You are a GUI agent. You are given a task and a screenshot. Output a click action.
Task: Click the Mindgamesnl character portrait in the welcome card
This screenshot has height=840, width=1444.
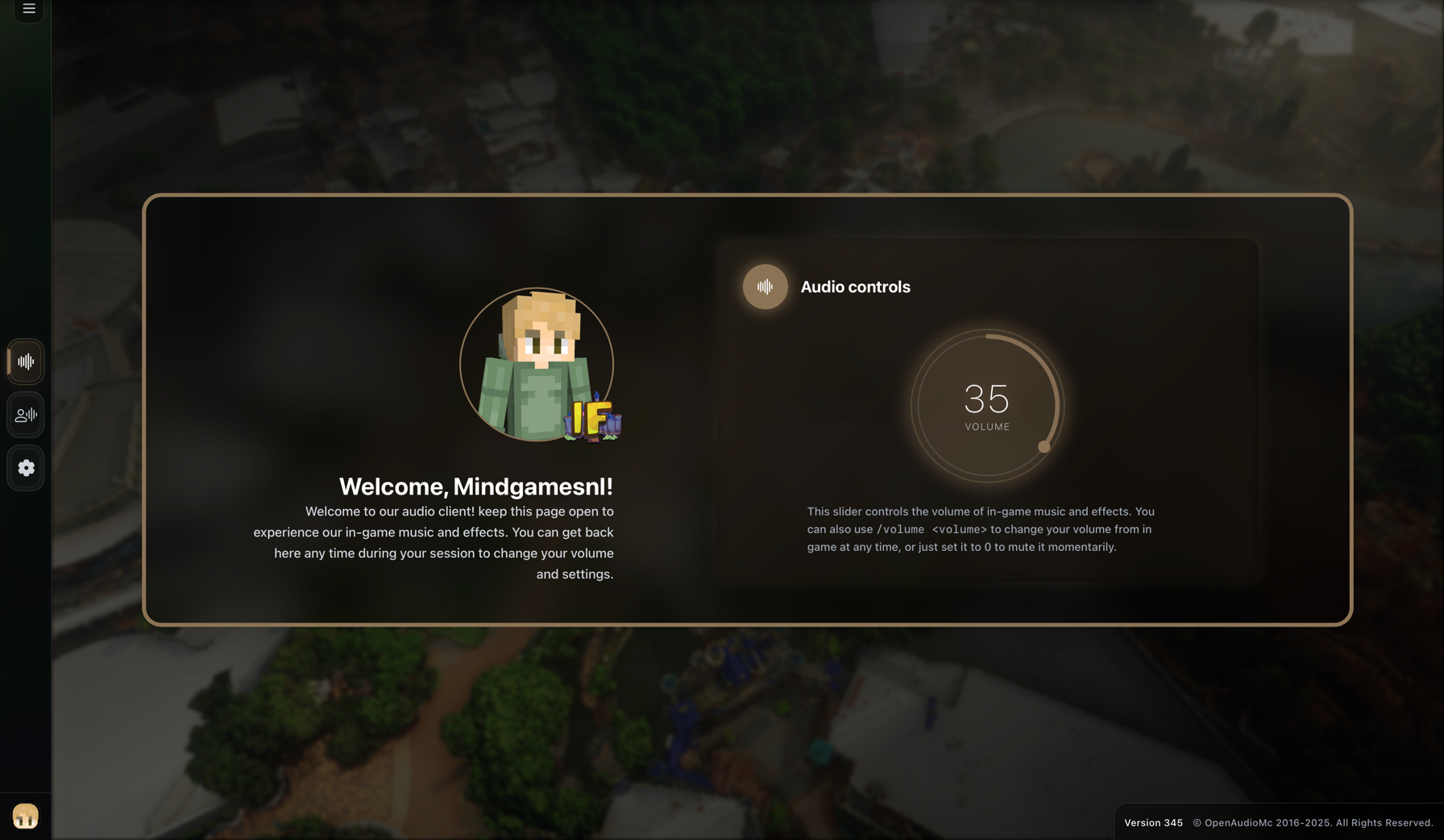pyautogui.click(x=538, y=363)
